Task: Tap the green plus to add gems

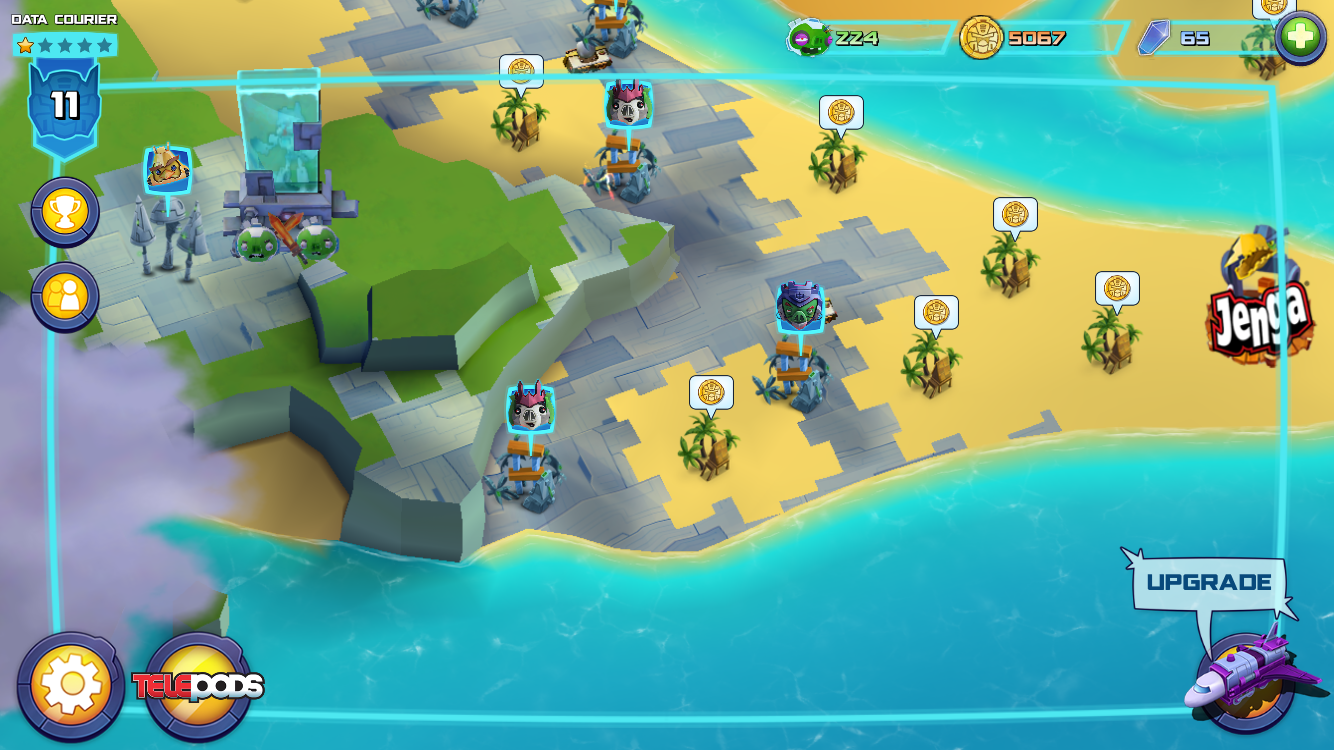Action: (x=1300, y=38)
